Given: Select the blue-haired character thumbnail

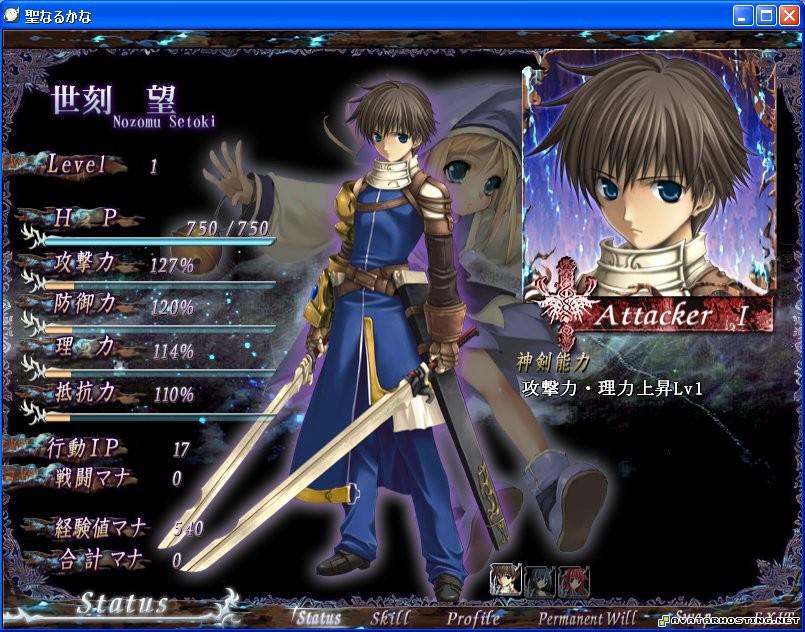Looking at the screenshot, I should point(539,581).
